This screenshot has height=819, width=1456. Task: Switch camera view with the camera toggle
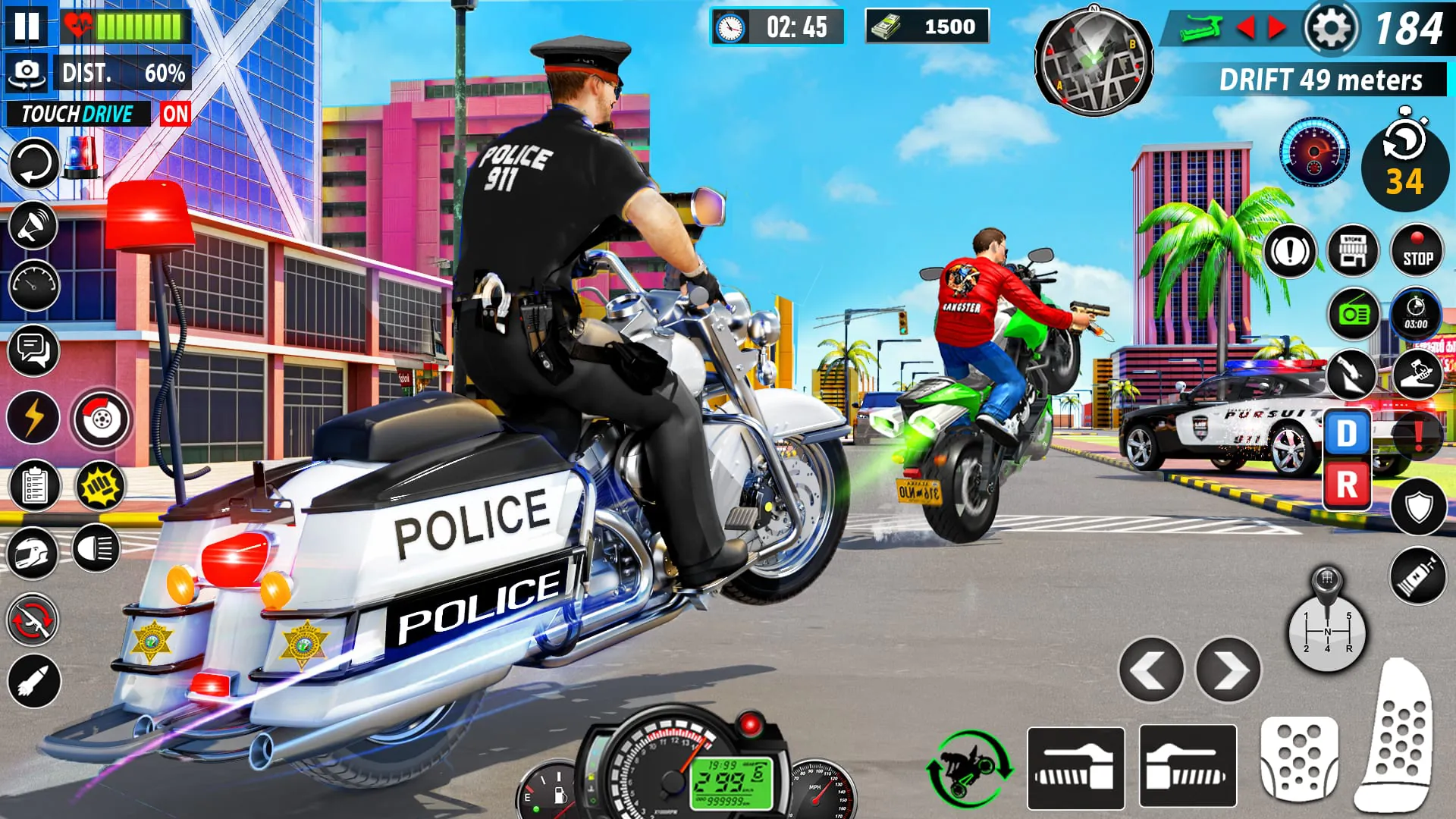[28, 71]
